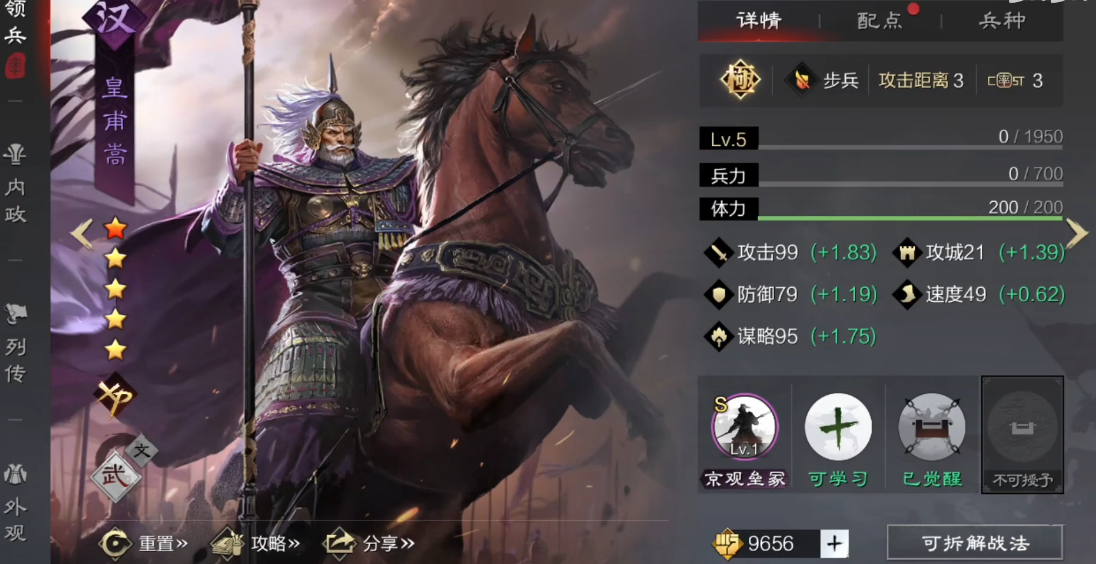
Task: Switch to the 详情 details tab
Action: pos(758,21)
